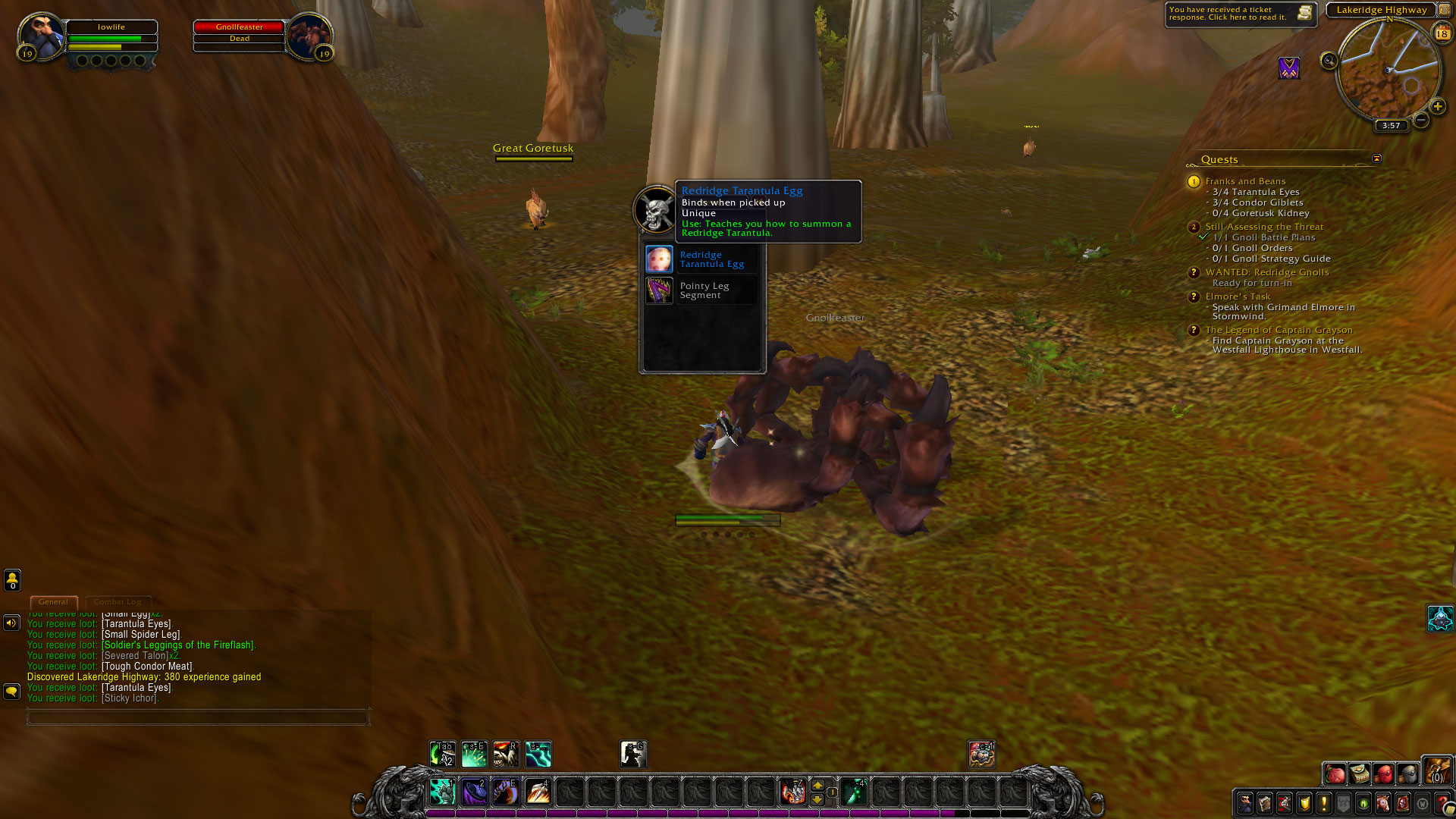Take the Pointy Leg Segment from loot
The width and height of the screenshot is (1456, 819).
[x=659, y=290]
